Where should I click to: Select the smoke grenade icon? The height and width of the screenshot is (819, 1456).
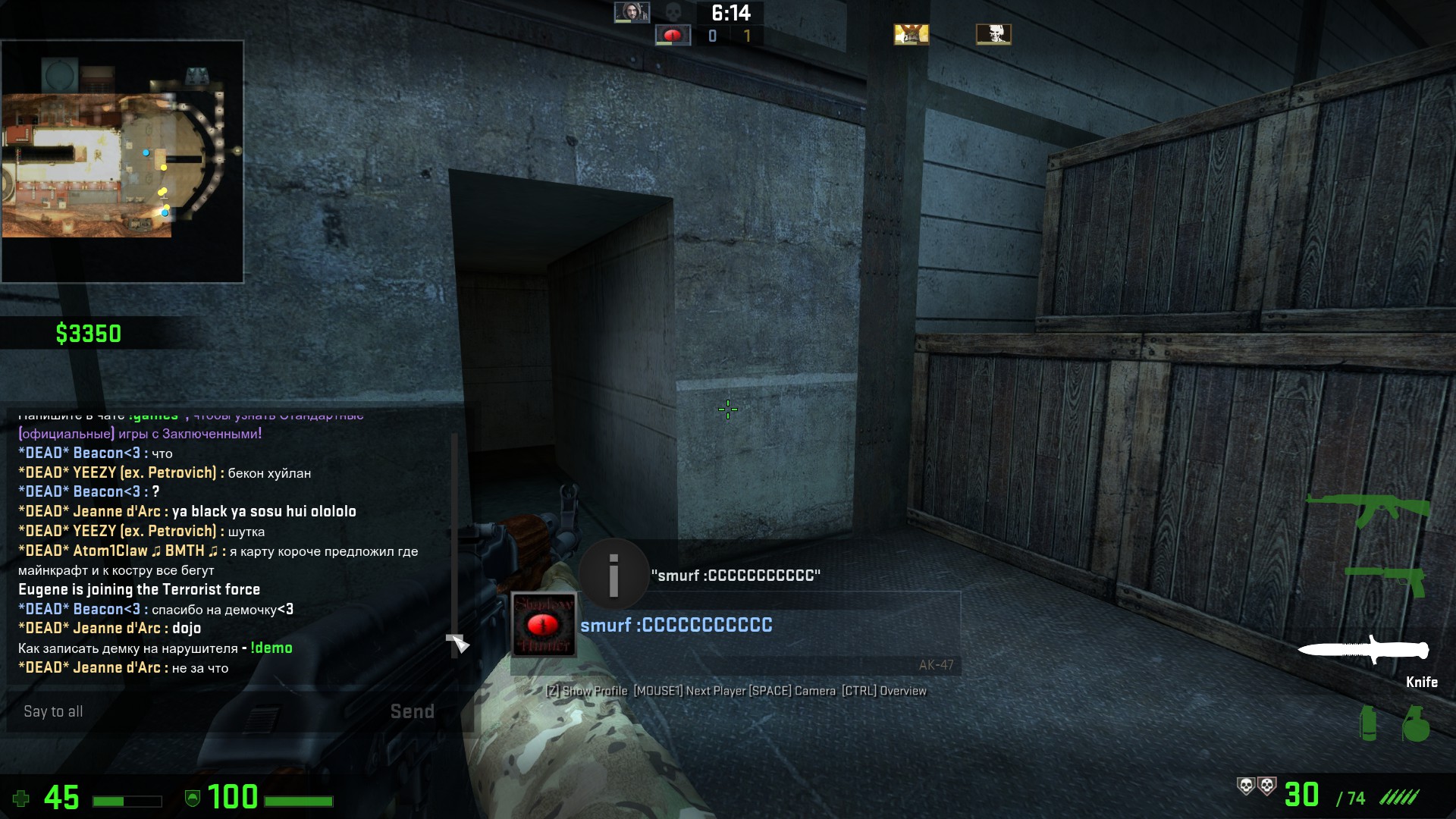pos(1369,723)
